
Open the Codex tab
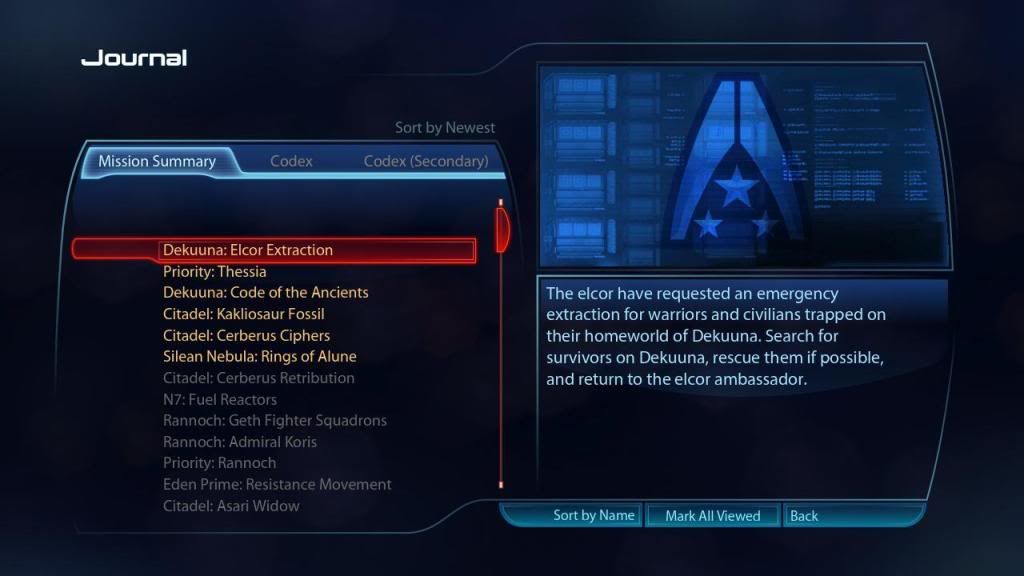[x=291, y=161]
